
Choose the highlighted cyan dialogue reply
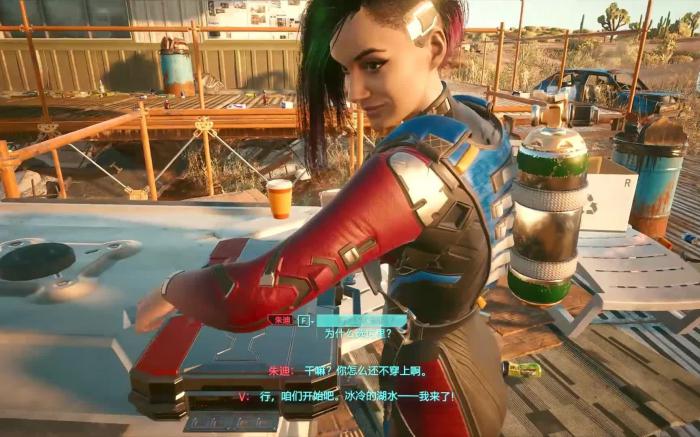[361, 320]
